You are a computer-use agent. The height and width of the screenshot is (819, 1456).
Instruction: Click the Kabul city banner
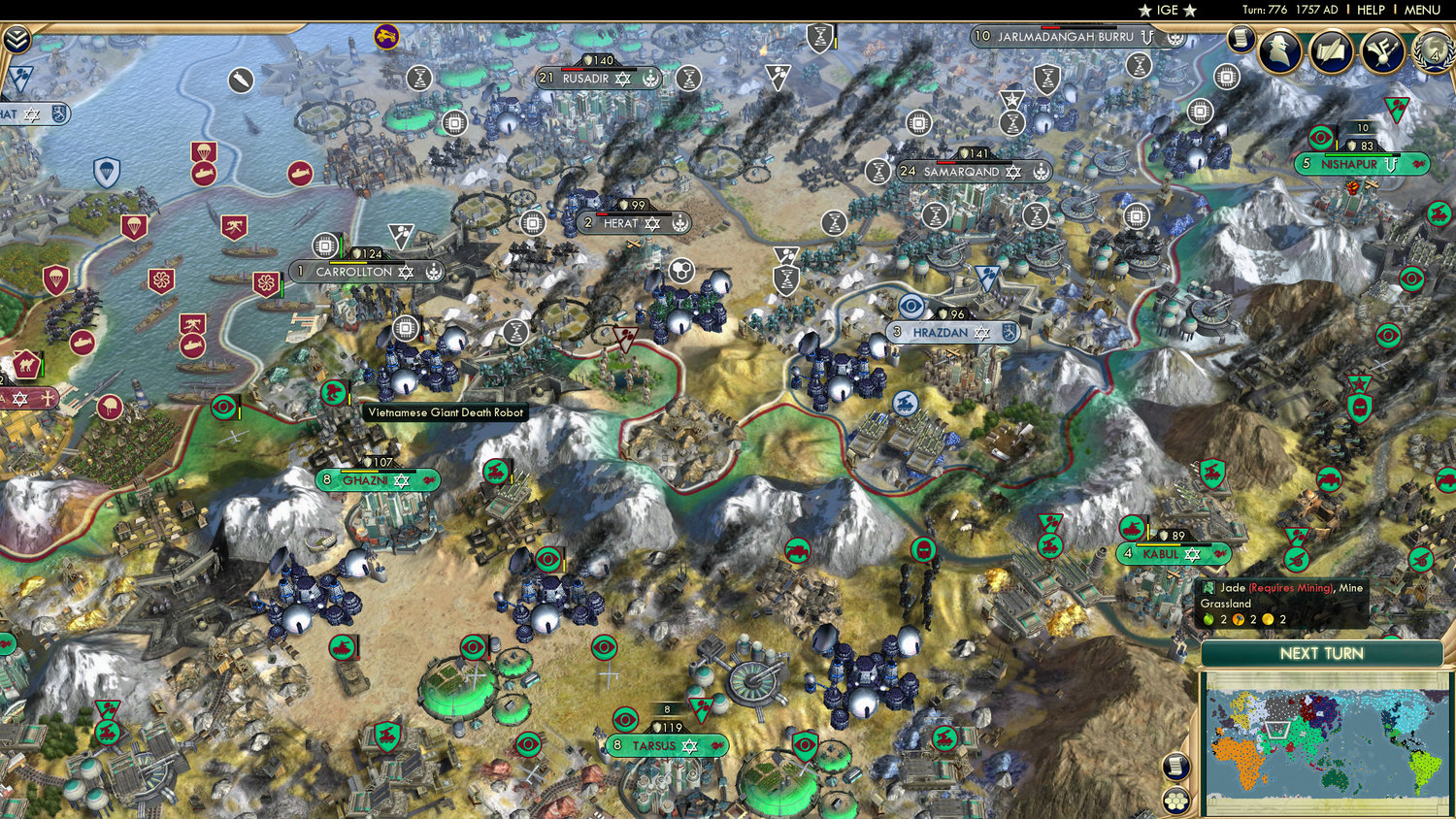[x=1172, y=554]
